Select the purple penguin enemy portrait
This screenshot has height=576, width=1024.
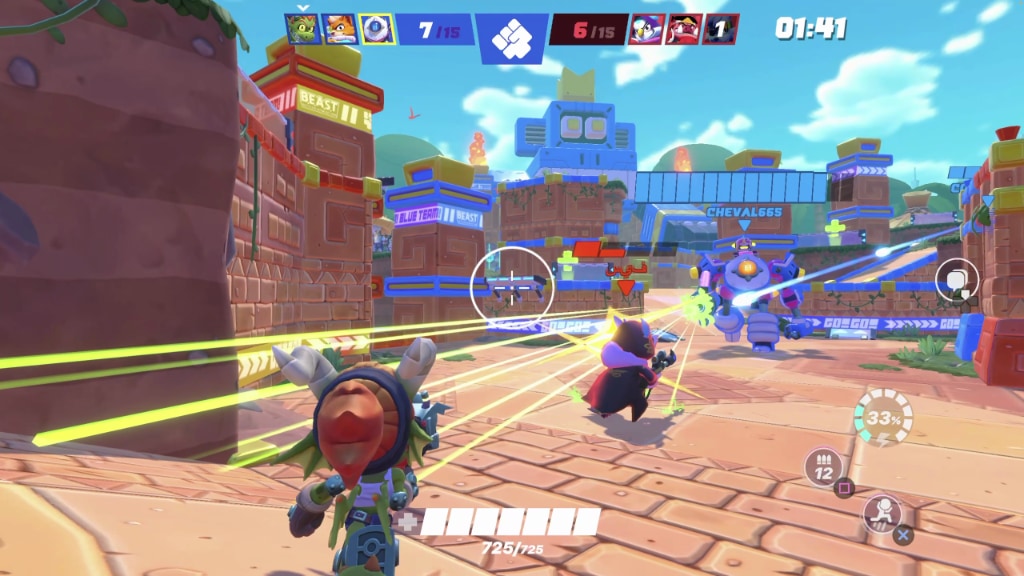coord(646,29)
